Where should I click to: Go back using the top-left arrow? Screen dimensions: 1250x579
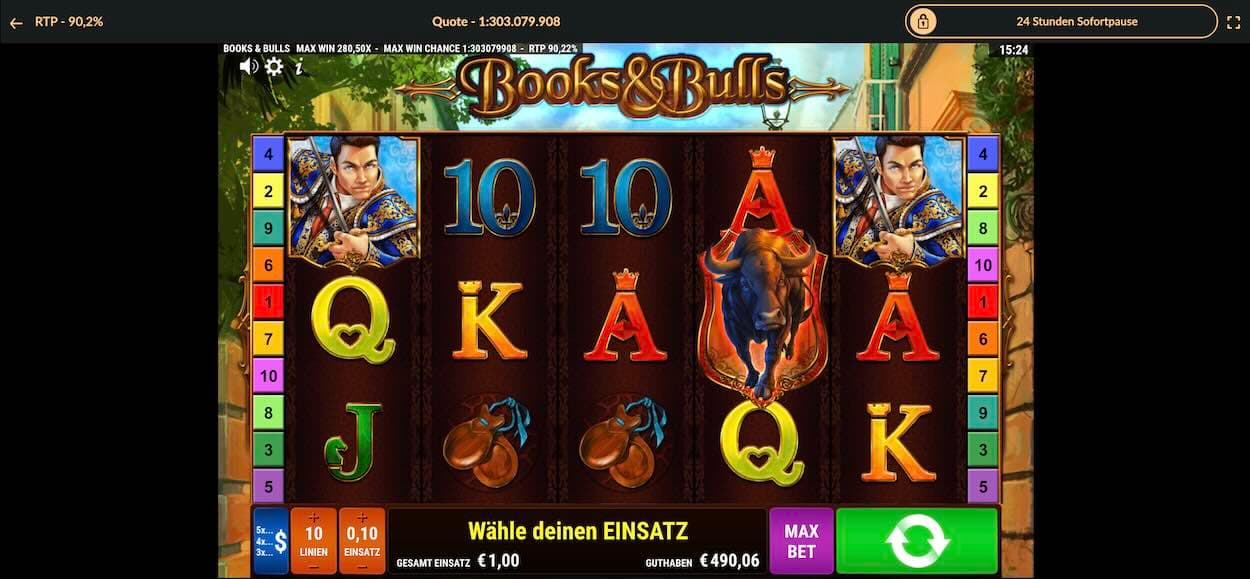pyautogui.click(x=16, y=21)
